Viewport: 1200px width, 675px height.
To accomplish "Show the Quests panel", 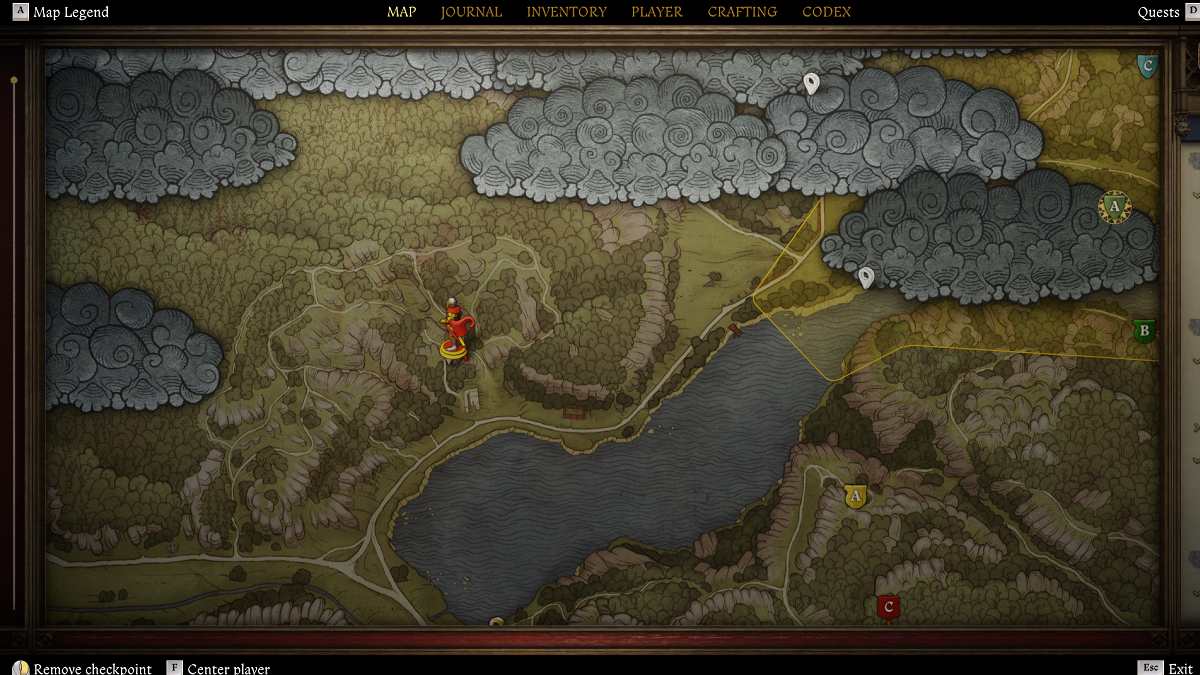I will pos(1158,12).
